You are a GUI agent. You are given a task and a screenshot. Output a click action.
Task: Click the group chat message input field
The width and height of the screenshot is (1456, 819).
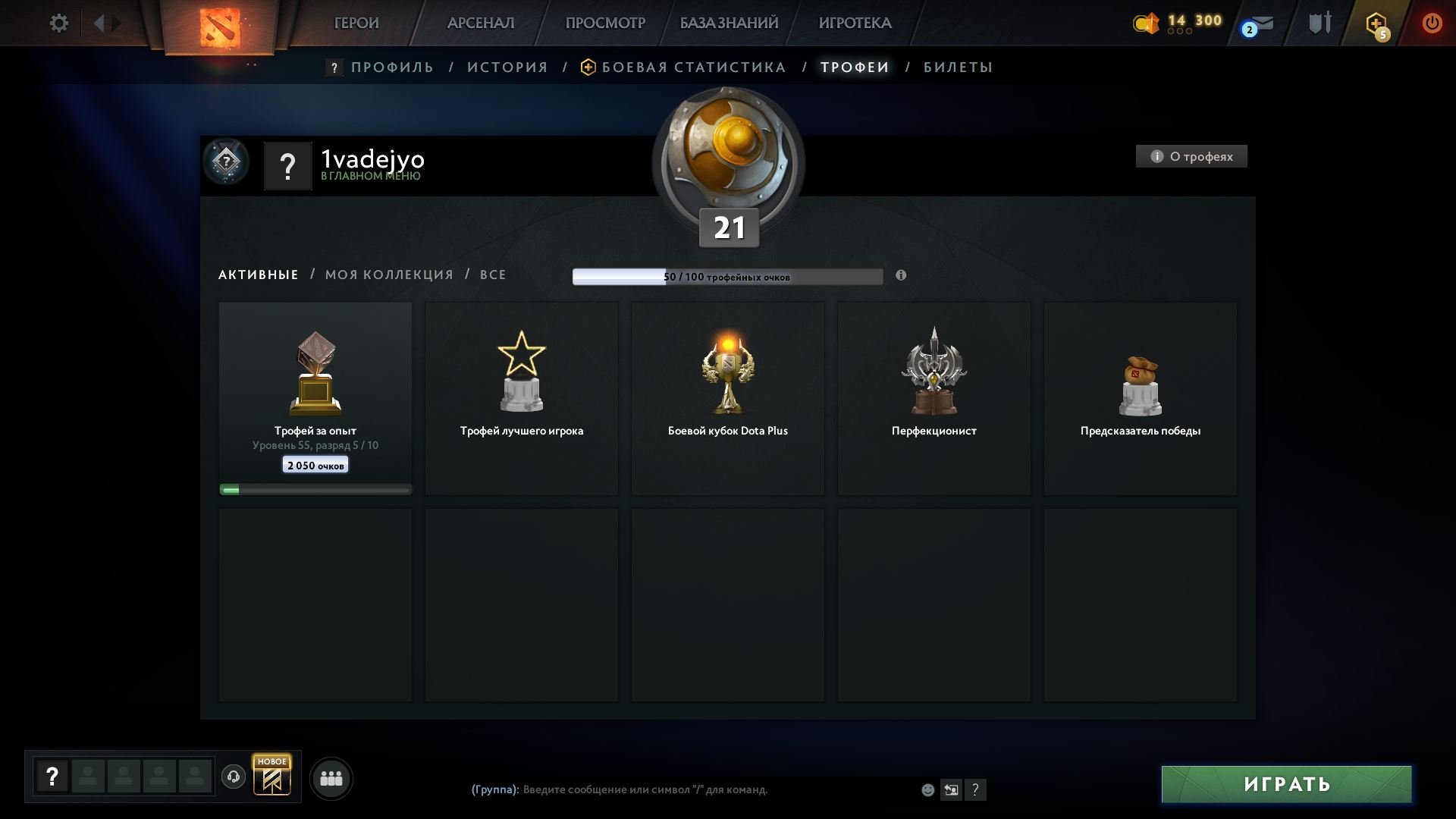coord(682,789)
